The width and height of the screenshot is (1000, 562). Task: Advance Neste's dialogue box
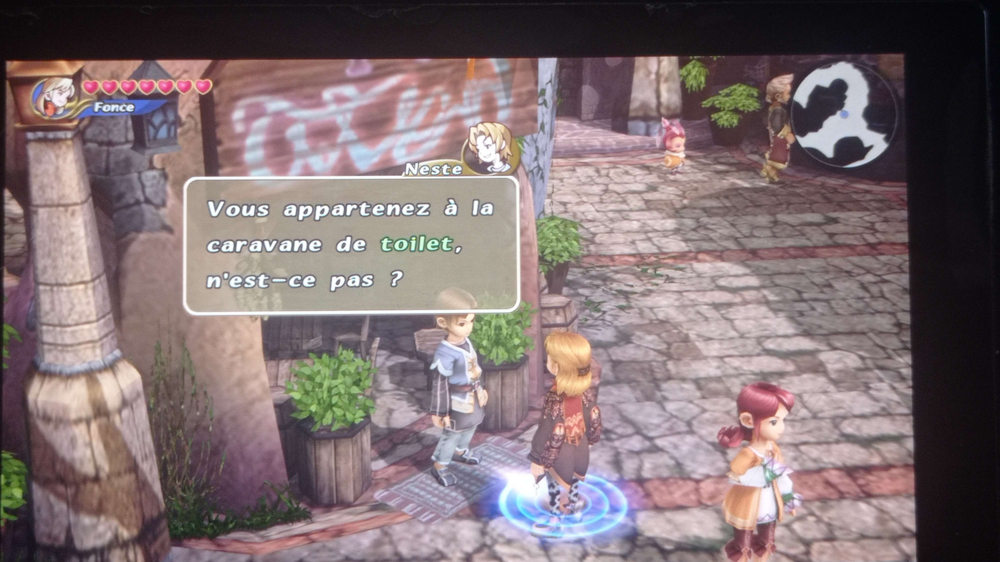(351, 245)
